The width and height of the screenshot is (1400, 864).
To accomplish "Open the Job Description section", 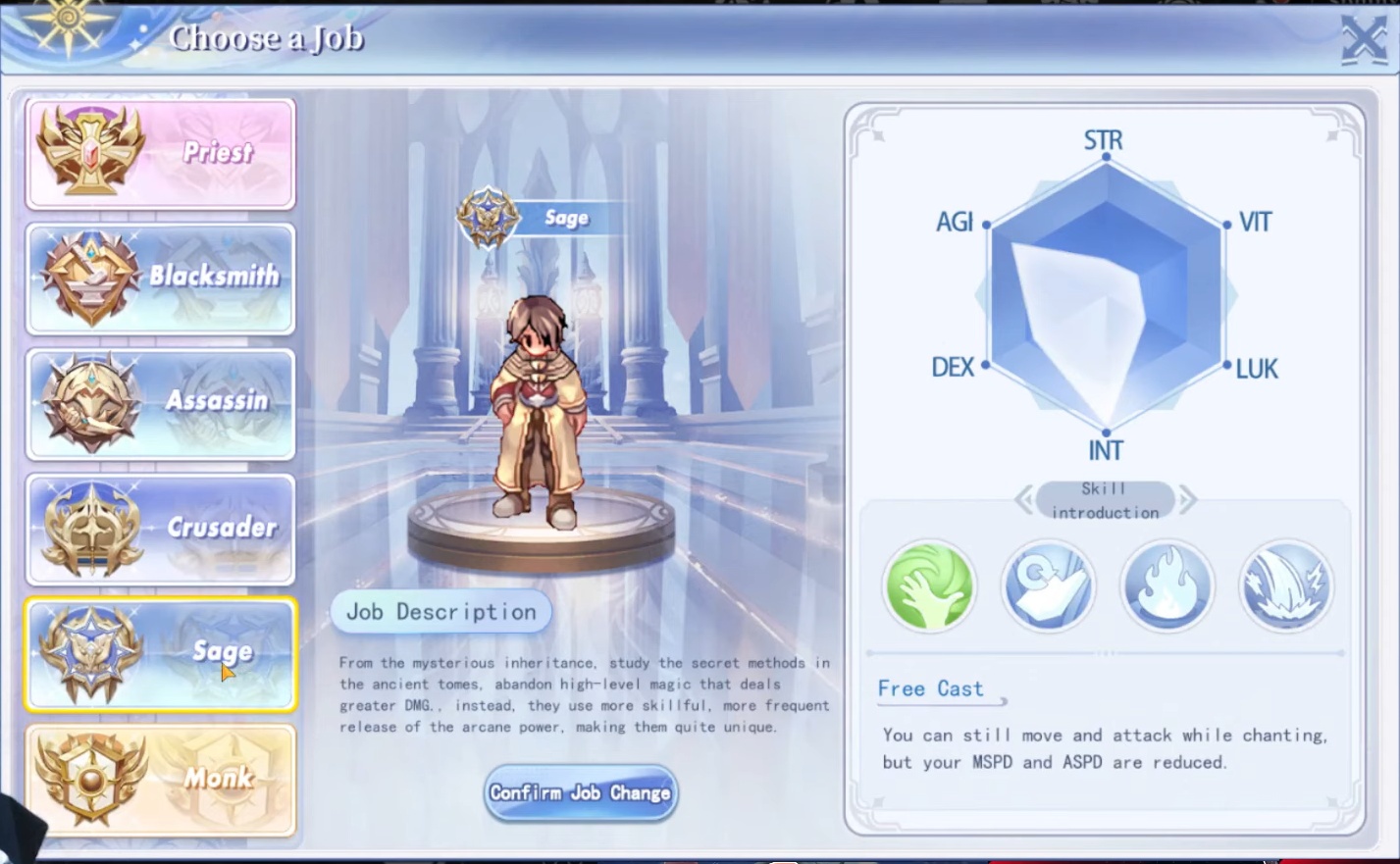I will coord(440,611).
